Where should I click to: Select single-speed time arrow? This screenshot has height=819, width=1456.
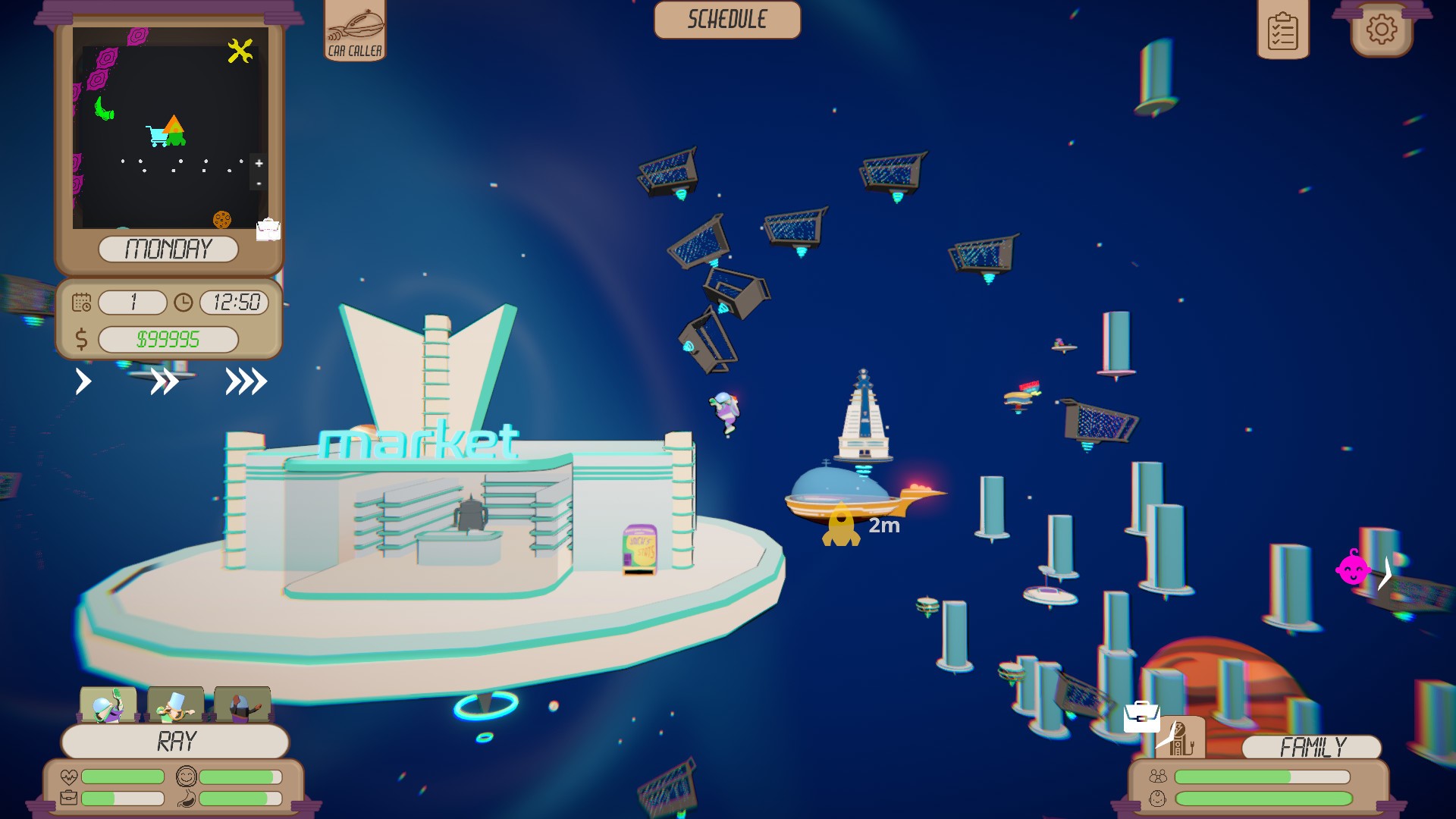tap(83, 383)
